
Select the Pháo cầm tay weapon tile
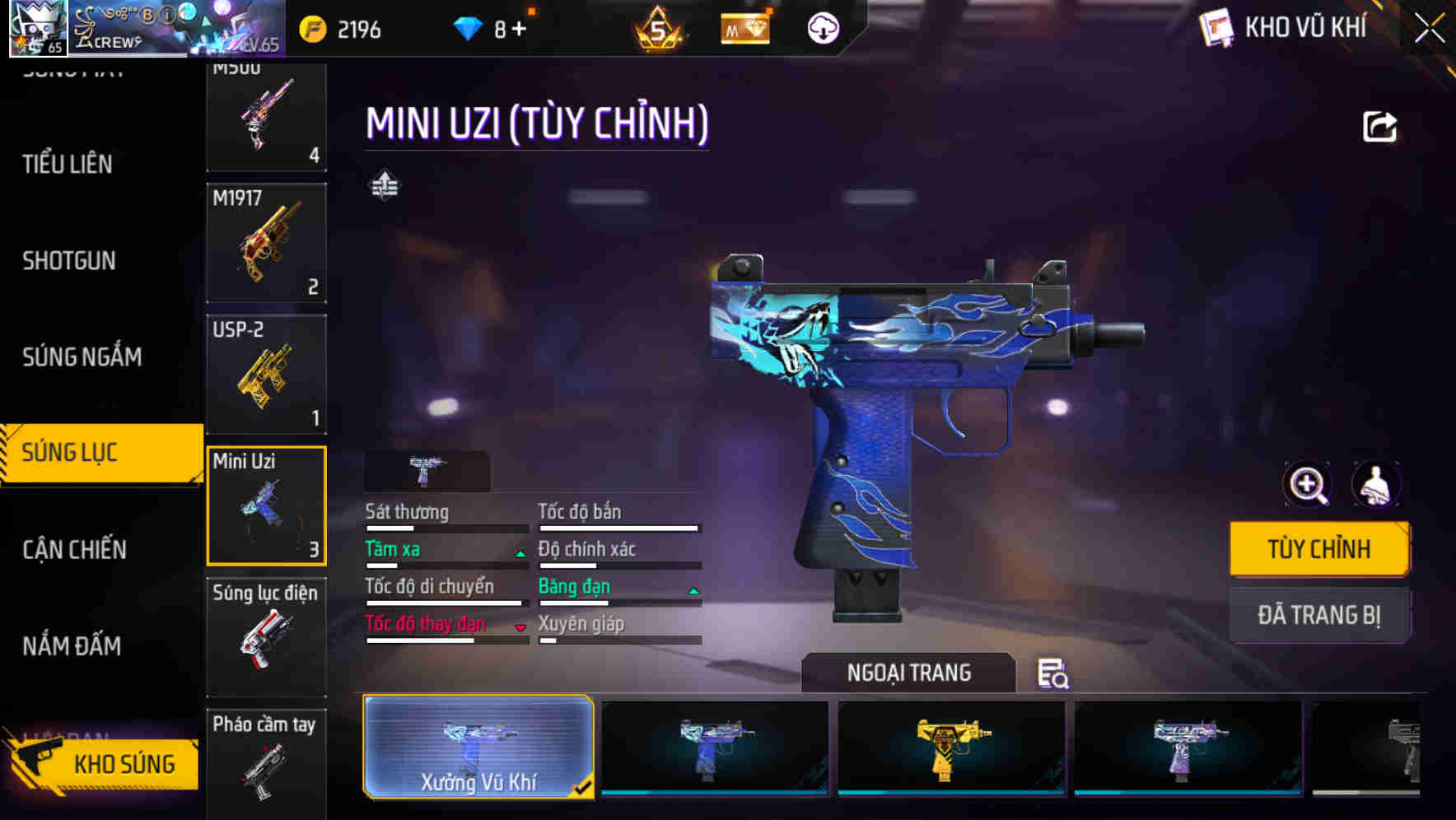click(x=266, y=762)
